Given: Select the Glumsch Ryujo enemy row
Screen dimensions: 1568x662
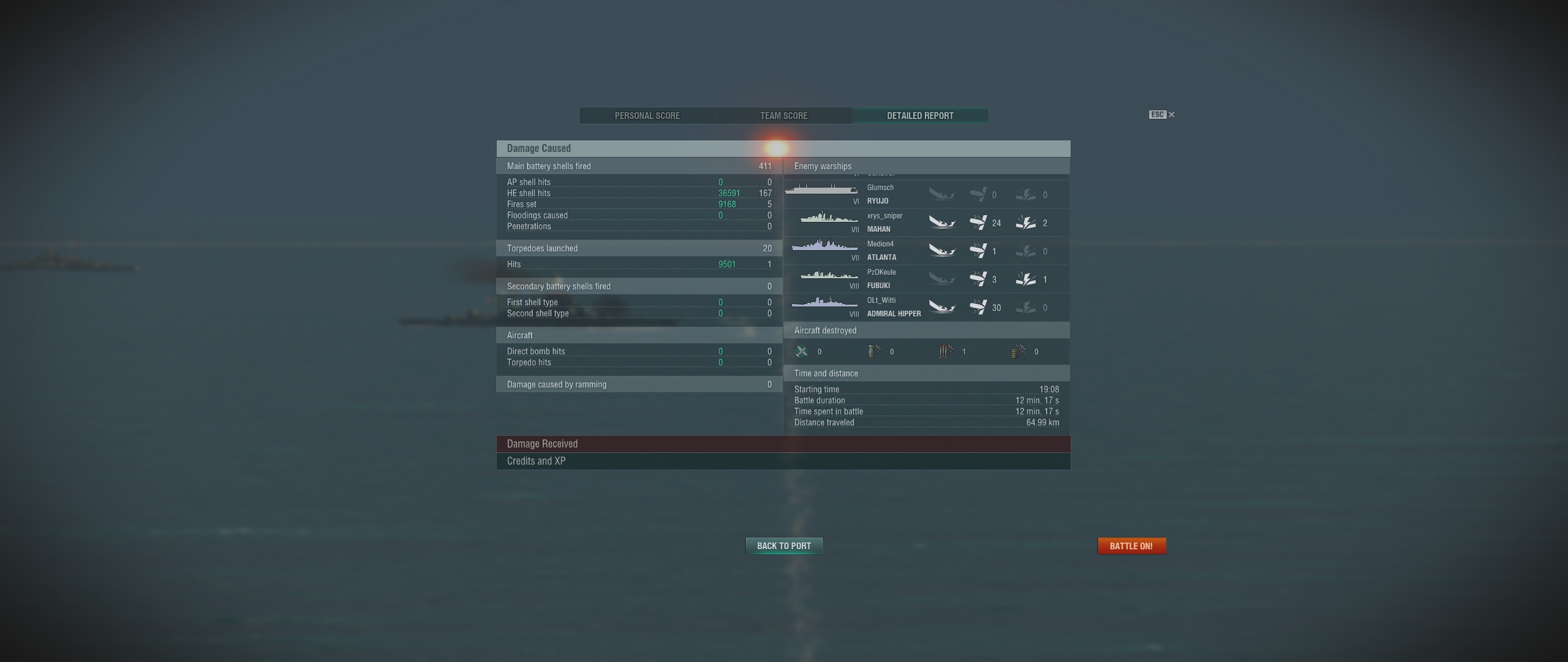Looking at the screenshot, I should (x=926, y=194).
